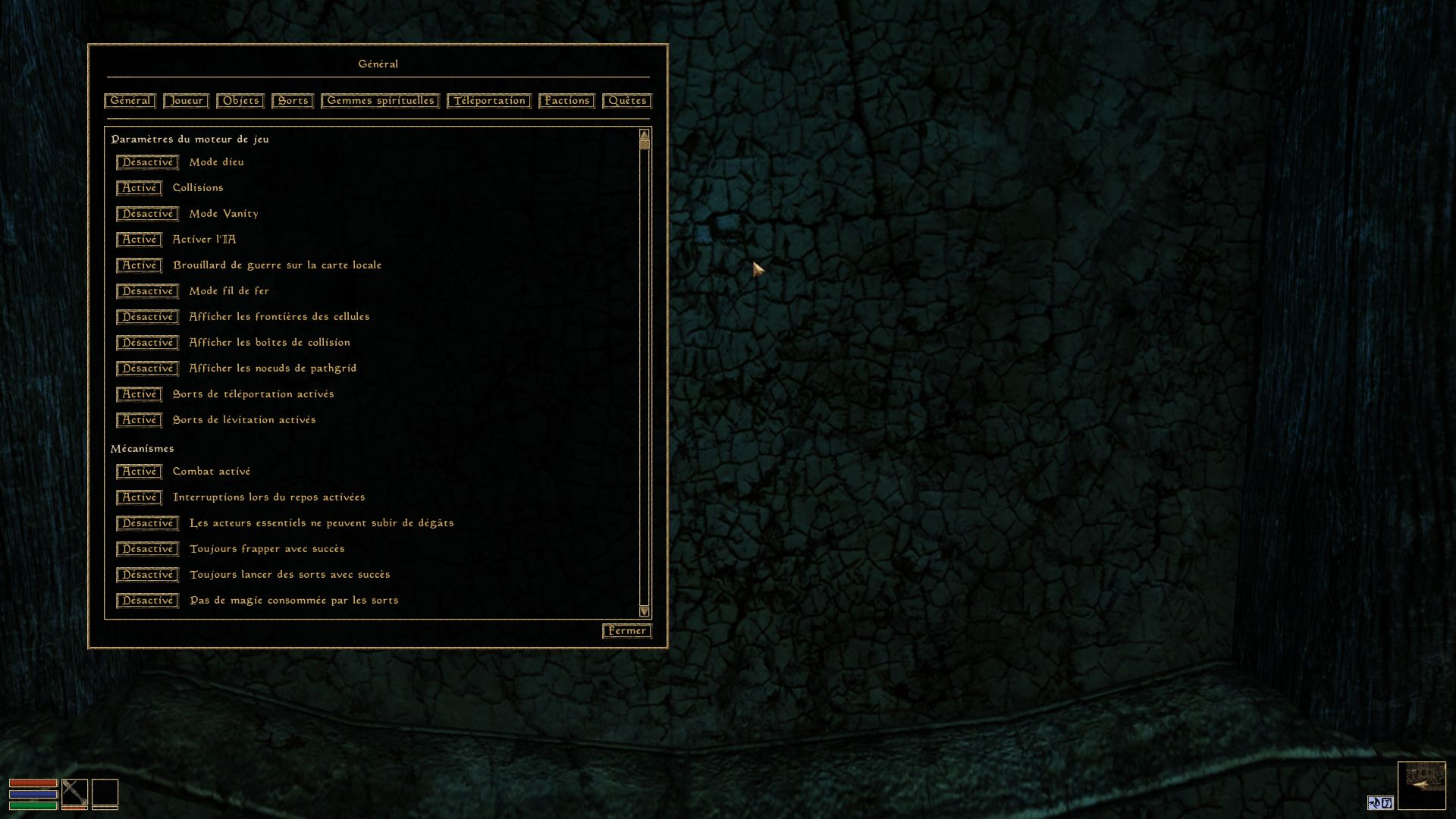Viewport: 1456px width, 819px height.
Task: Turn off Activer l'IA
Action: coord(139,240)
